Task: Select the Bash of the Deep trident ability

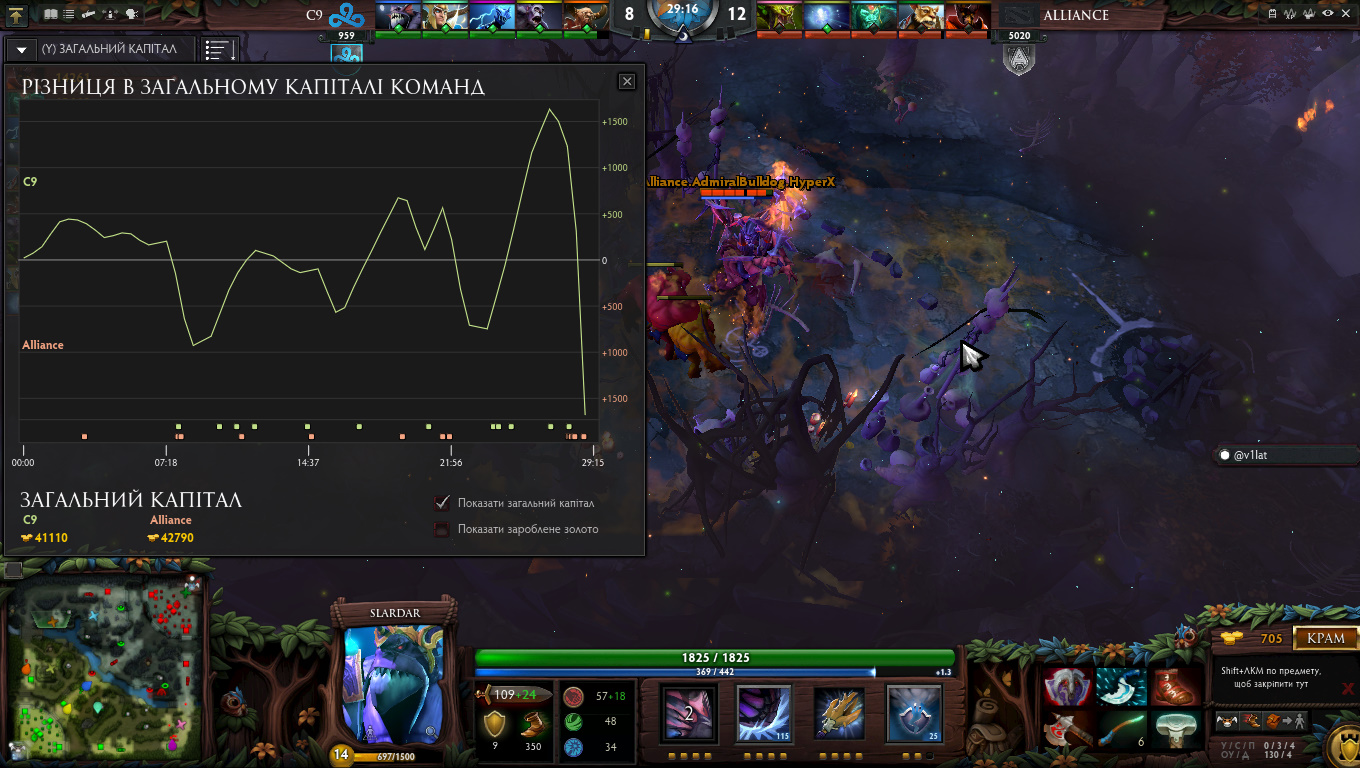Action: click(840, 712)
